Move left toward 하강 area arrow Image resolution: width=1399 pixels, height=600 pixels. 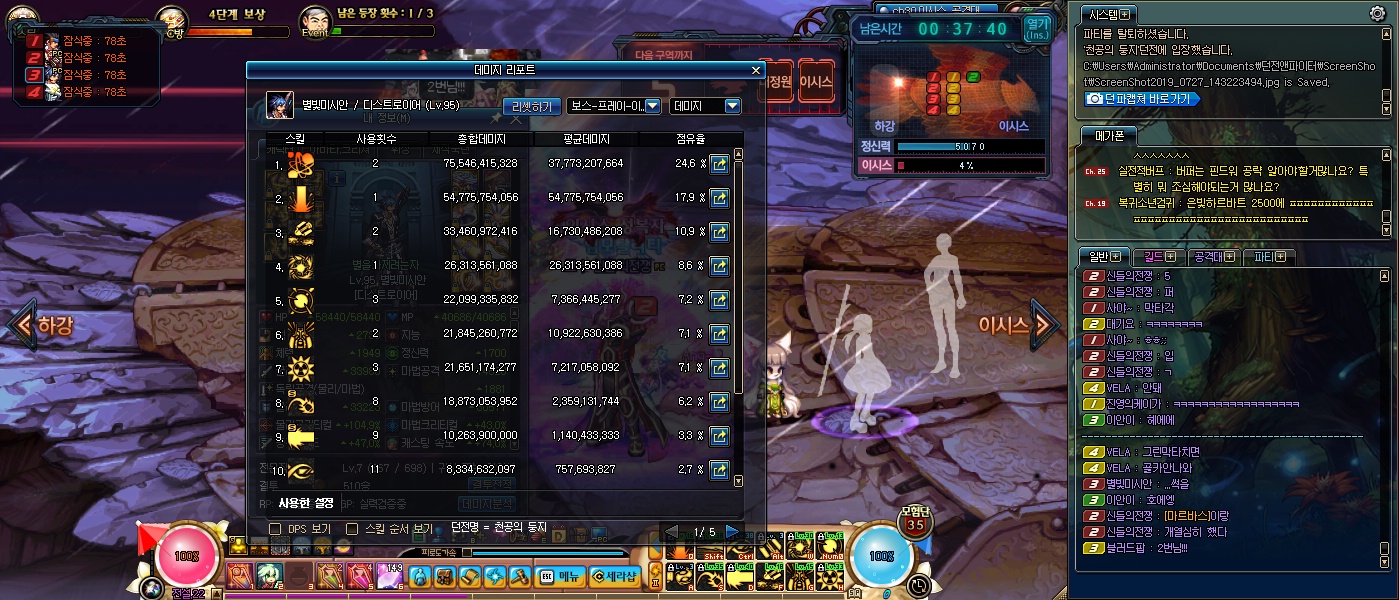(x=20, y=324)
